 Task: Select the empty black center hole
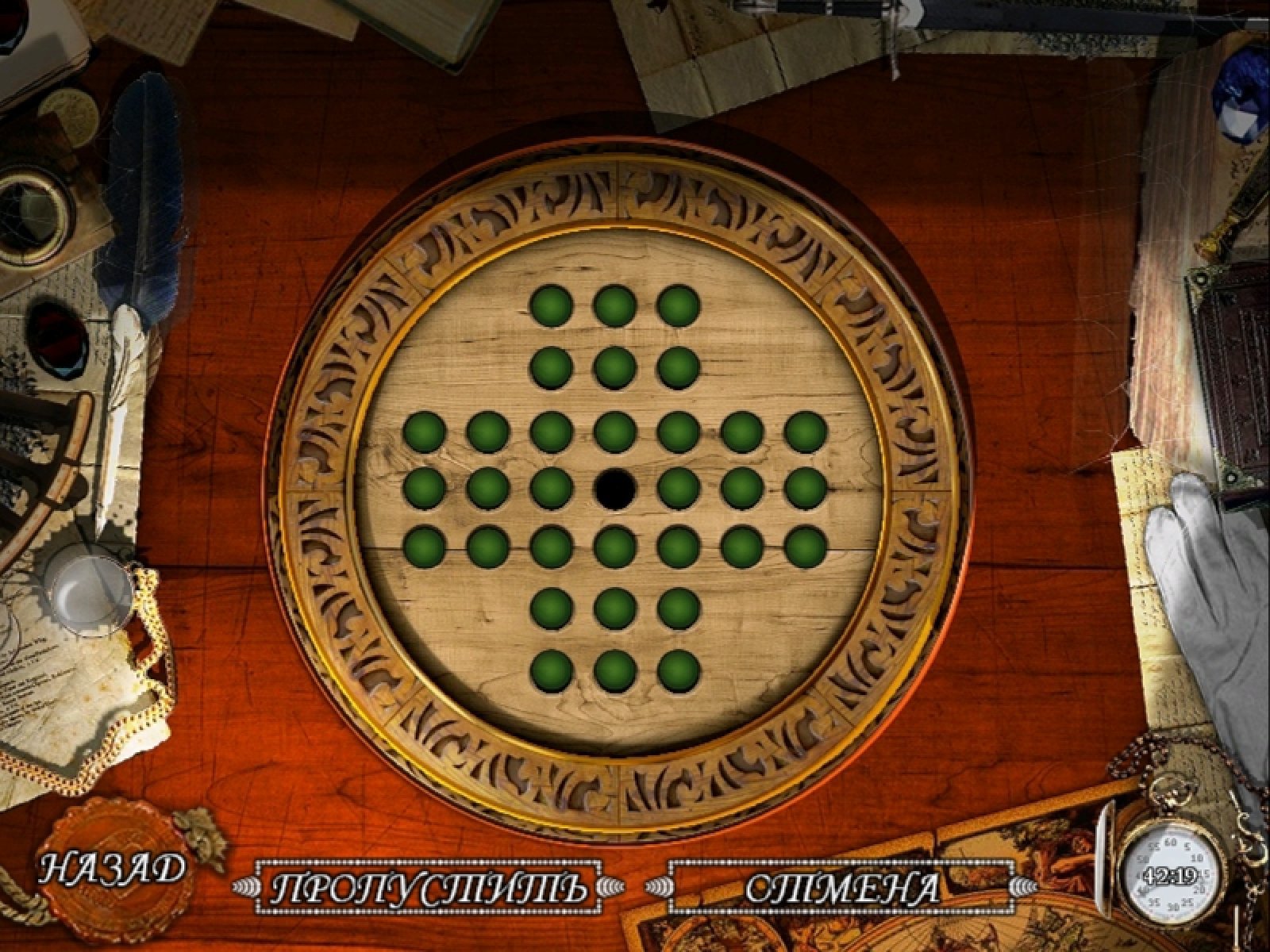point(615,487)
